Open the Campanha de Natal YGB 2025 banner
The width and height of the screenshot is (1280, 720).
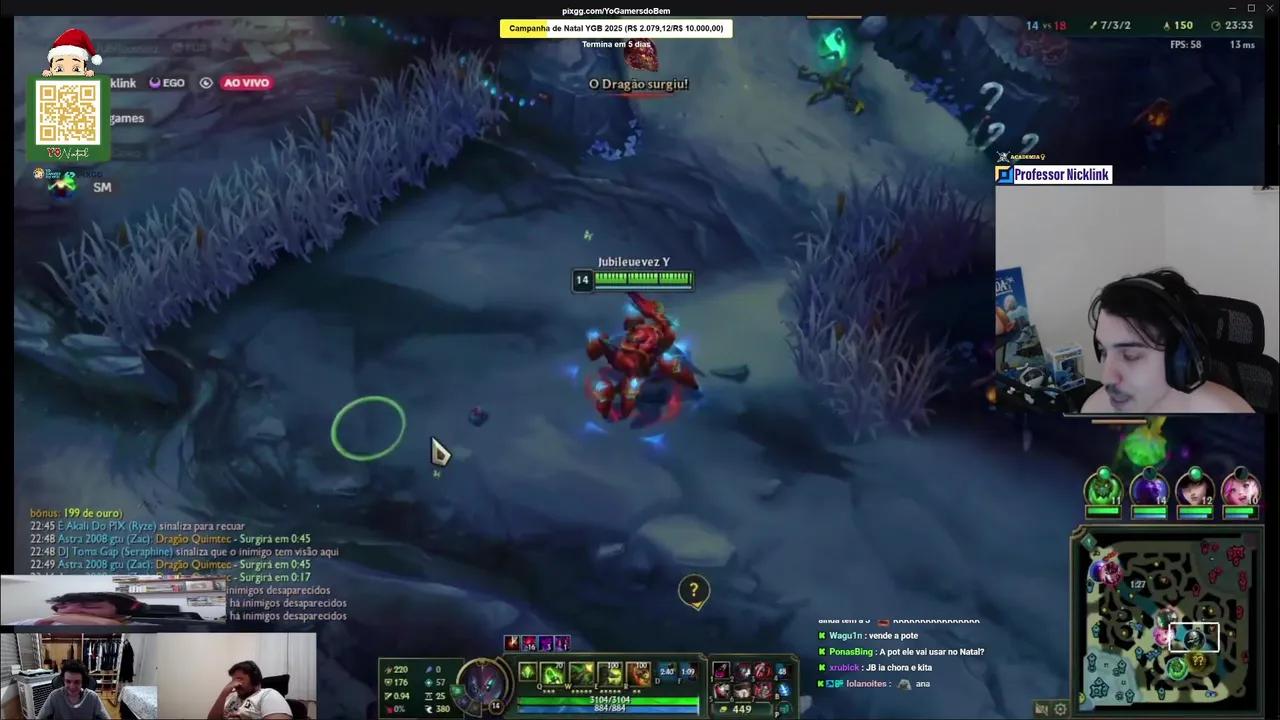pos(615,28)
